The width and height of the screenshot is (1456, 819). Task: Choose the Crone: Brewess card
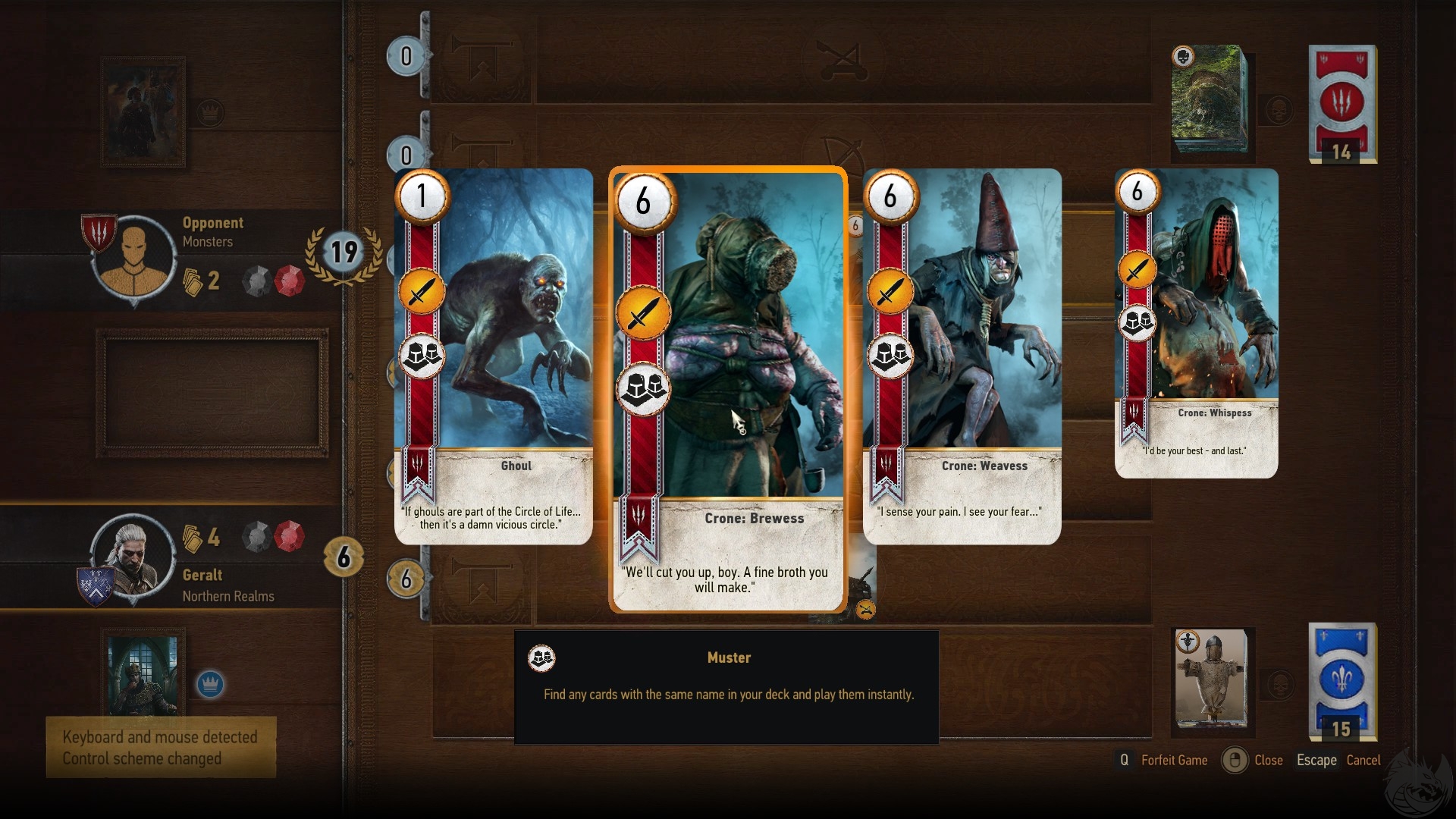(728, 388)
